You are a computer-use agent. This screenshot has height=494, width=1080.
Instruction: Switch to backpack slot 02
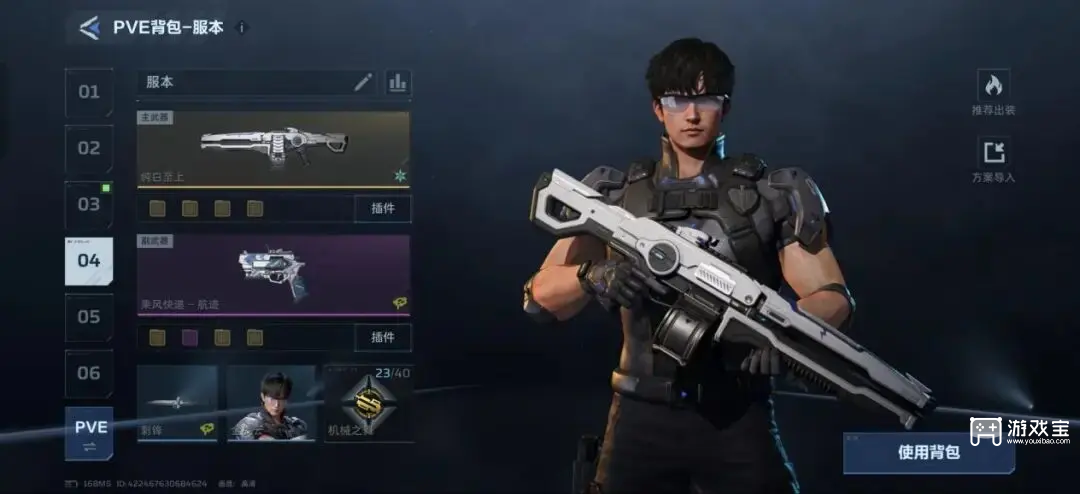[89, 148]
